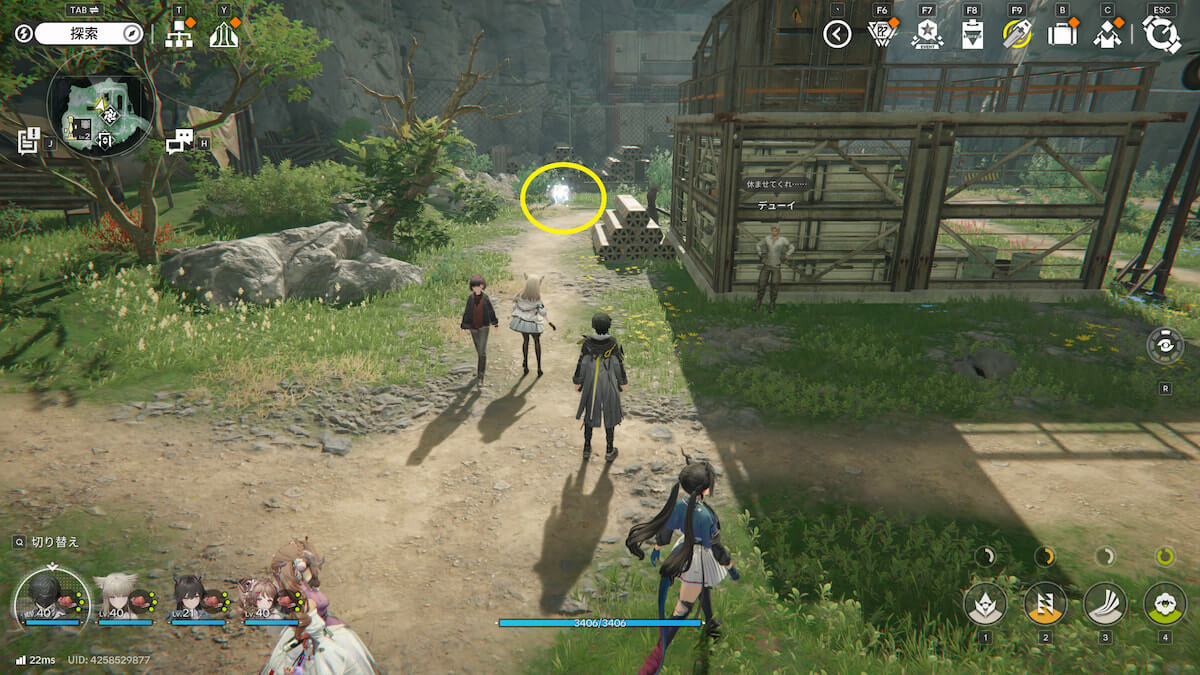Open the mission log document icon
The width and height of the screenshot is (1200, 675).
(x=28, y=141)
